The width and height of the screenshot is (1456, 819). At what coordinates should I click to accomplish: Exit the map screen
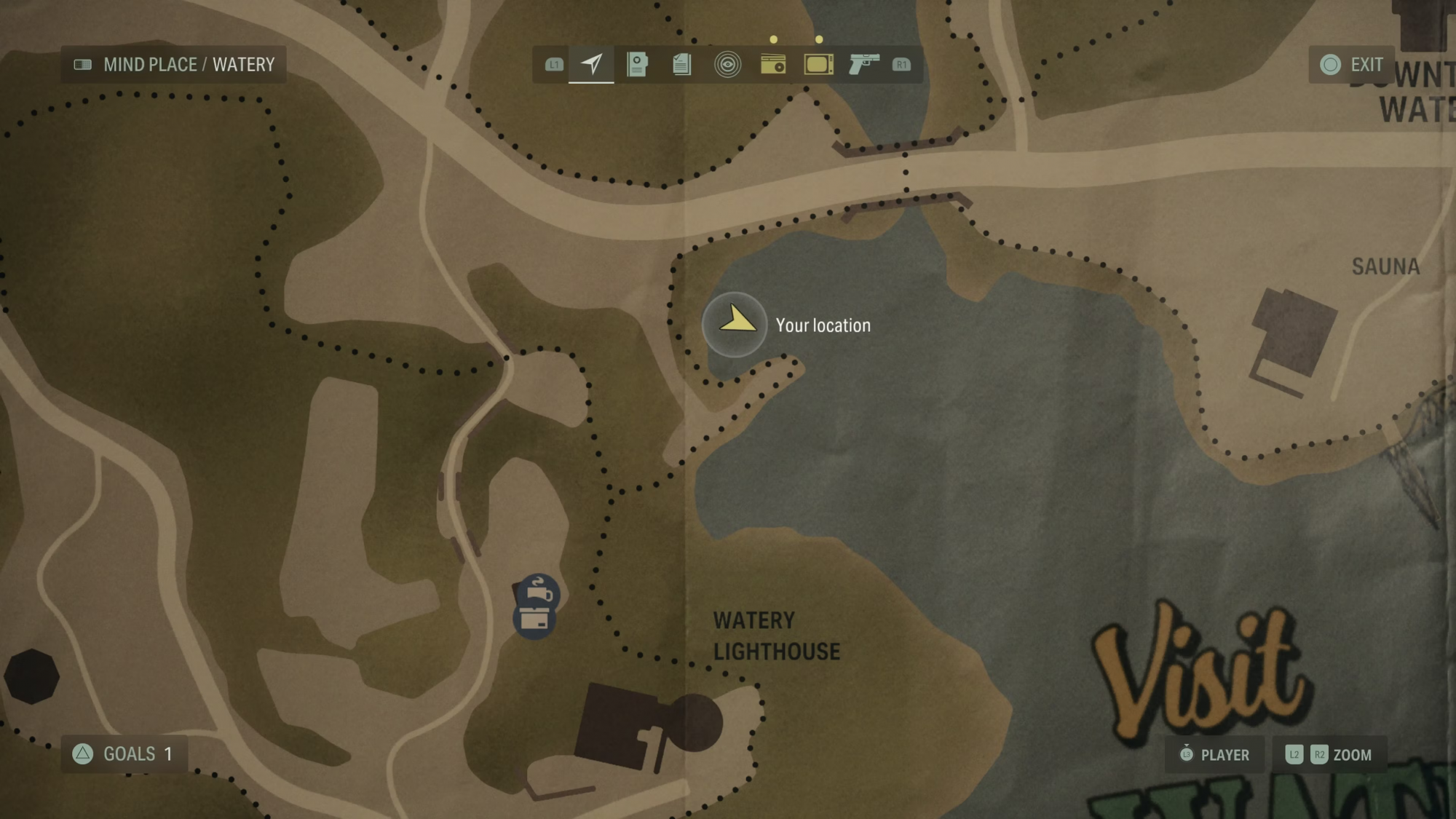1352,65
